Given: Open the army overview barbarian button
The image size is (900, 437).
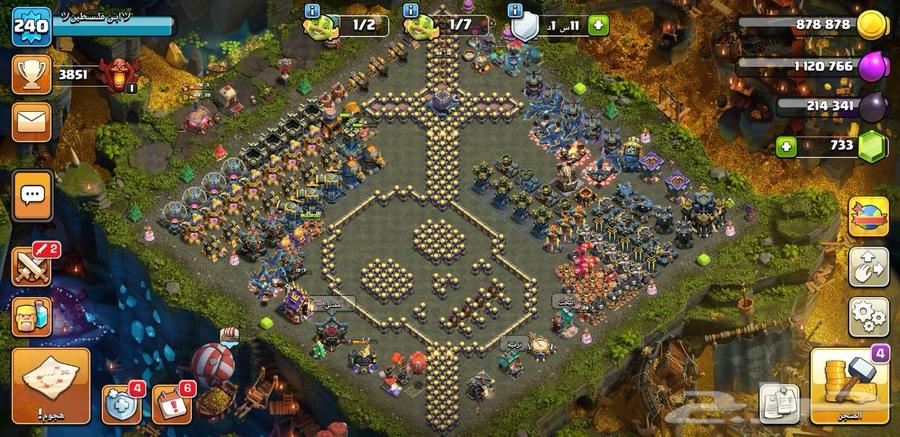Looking at the screenshot, I should pos(31,318).
